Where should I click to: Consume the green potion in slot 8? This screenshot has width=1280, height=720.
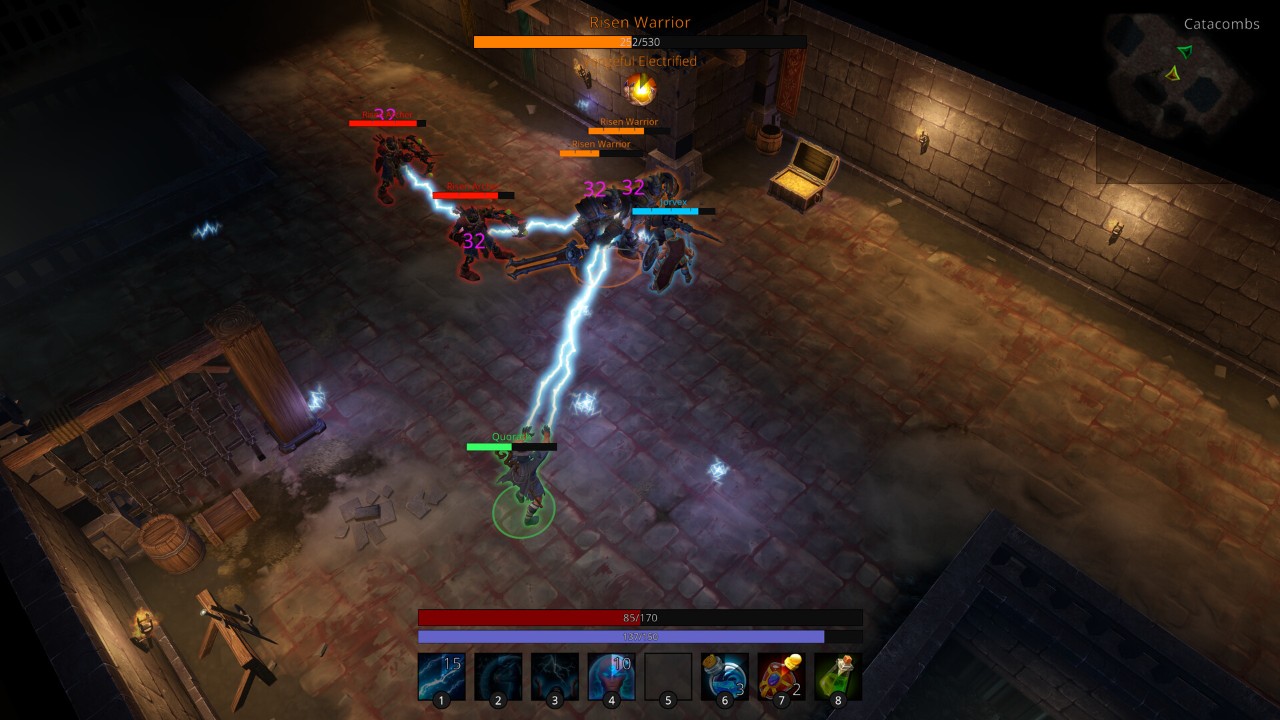838,676
